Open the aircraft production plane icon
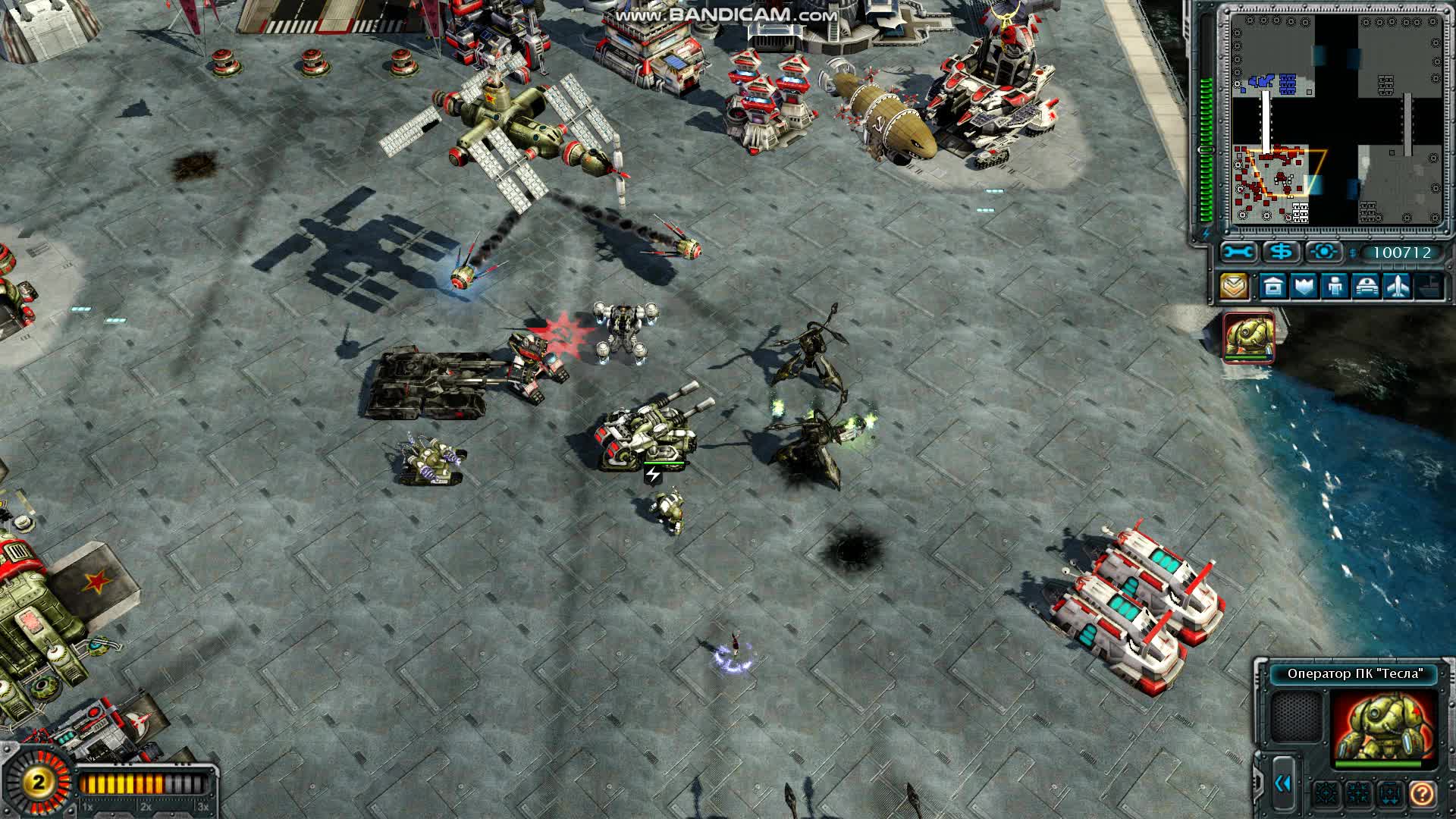The image size is (1456, 819). pyautogui.click(x=1398, y=285)
